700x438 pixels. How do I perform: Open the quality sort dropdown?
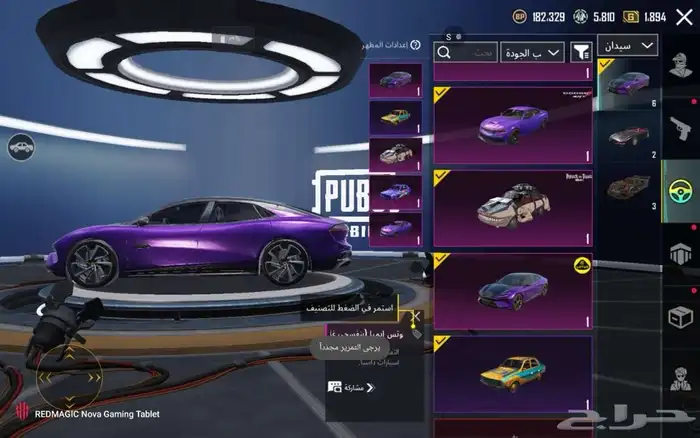click(533, 52)
